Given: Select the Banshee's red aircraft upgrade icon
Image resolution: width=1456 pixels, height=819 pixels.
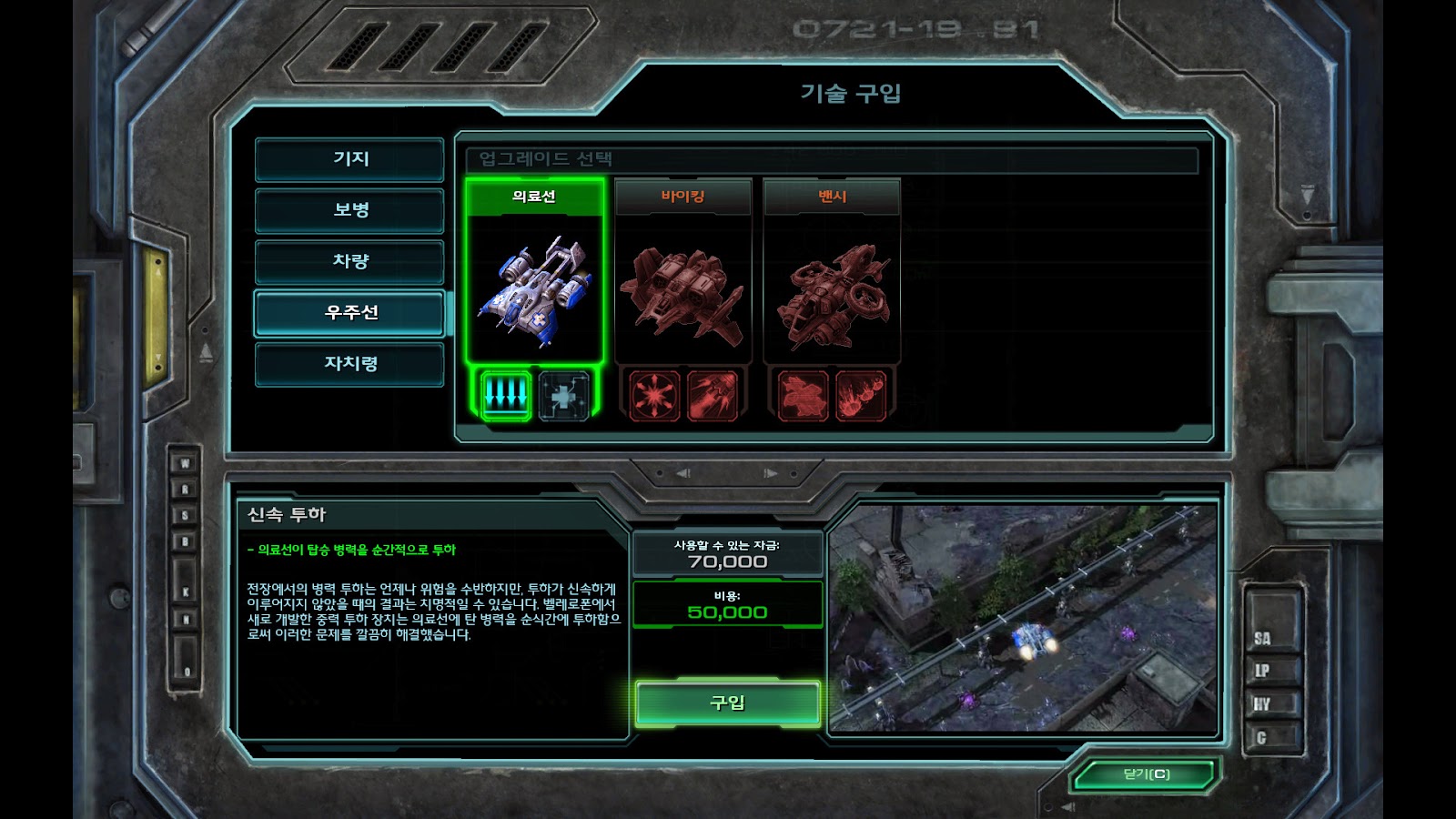Looking at the screenshot, I should coord(803,395).
